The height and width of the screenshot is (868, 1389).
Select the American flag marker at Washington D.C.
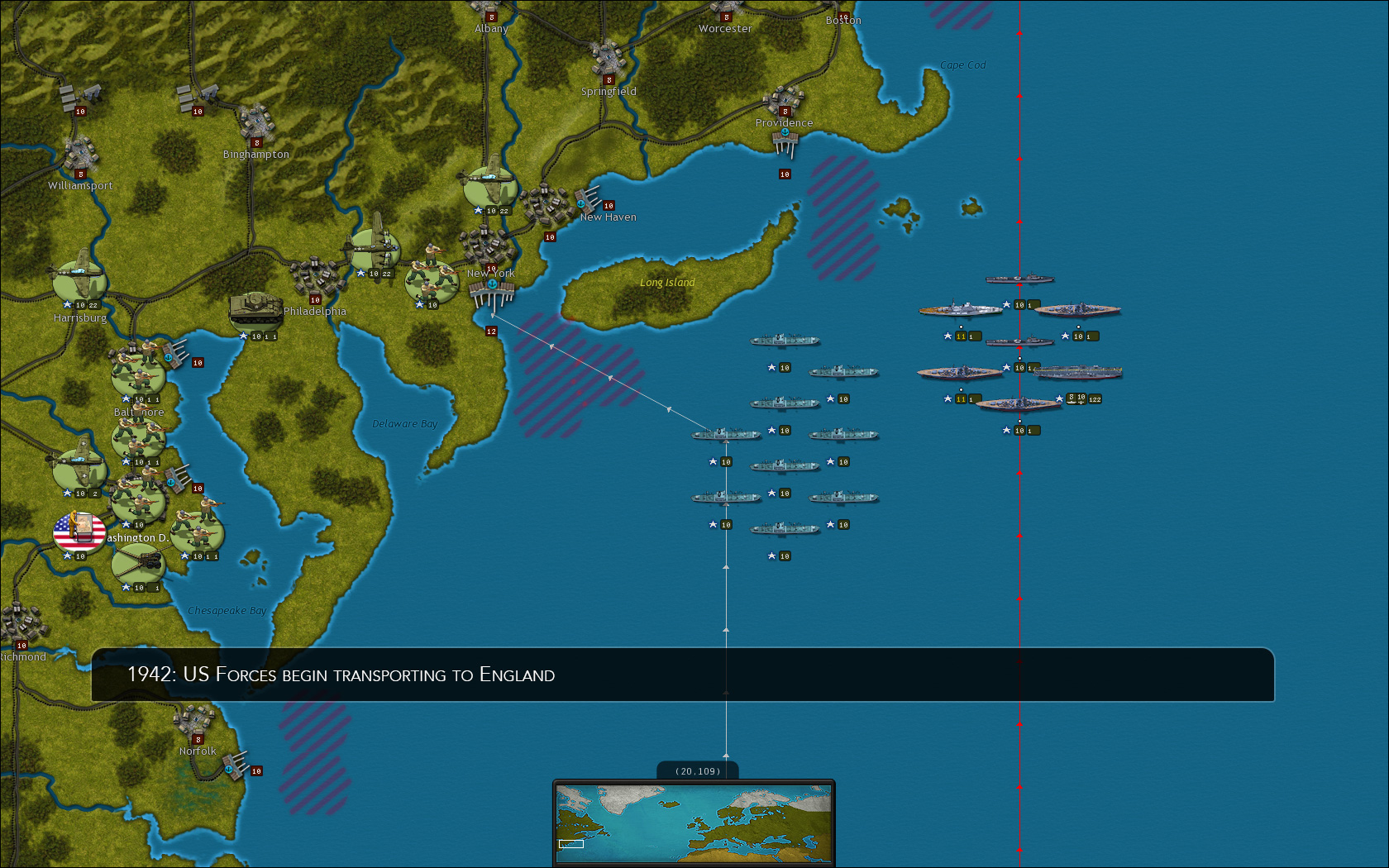tap(79, 533)
